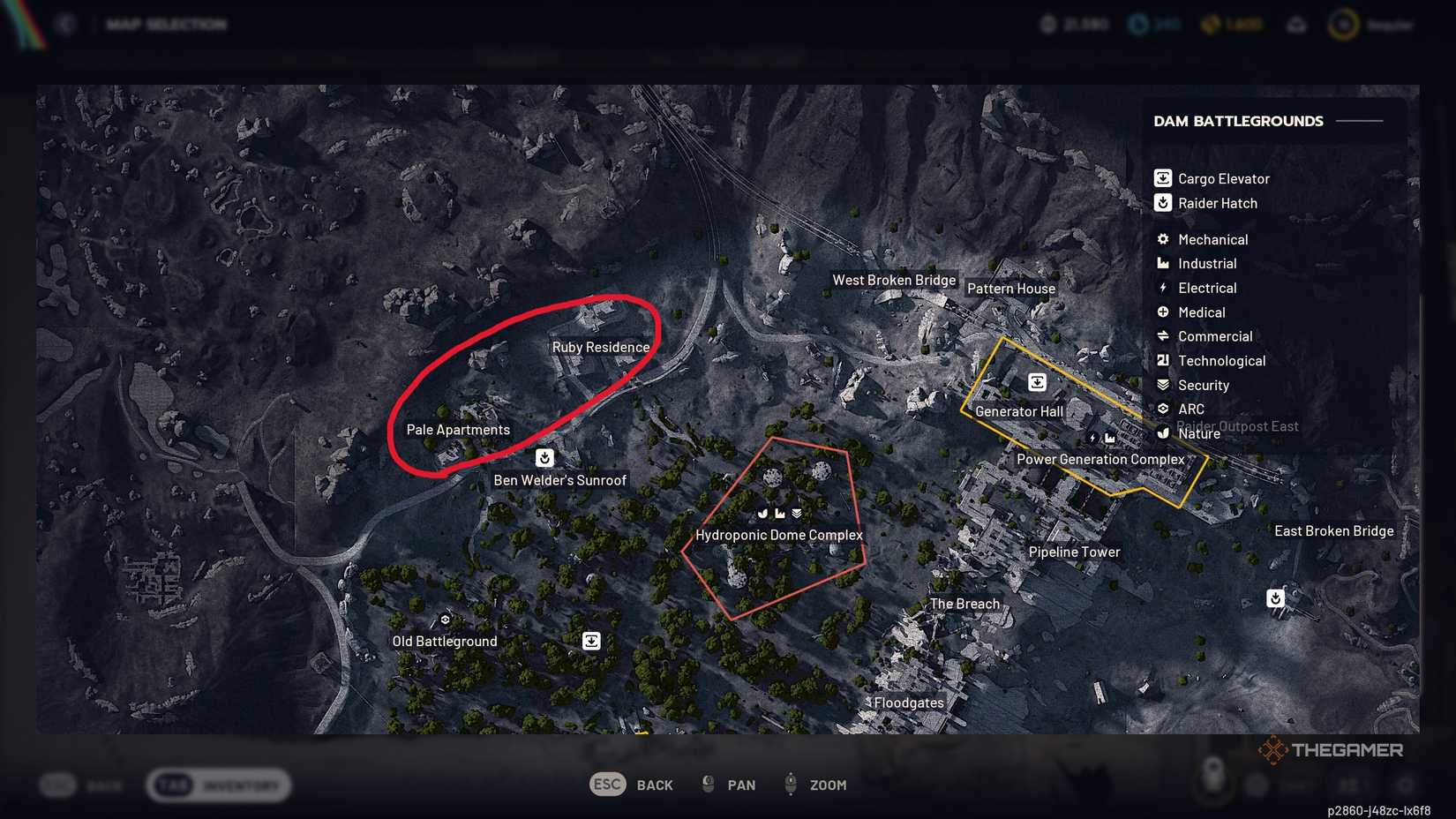Click the Electrical lightning bolt icon
The width and height of the screenshot is (1456, 819).
(1162, 288)
